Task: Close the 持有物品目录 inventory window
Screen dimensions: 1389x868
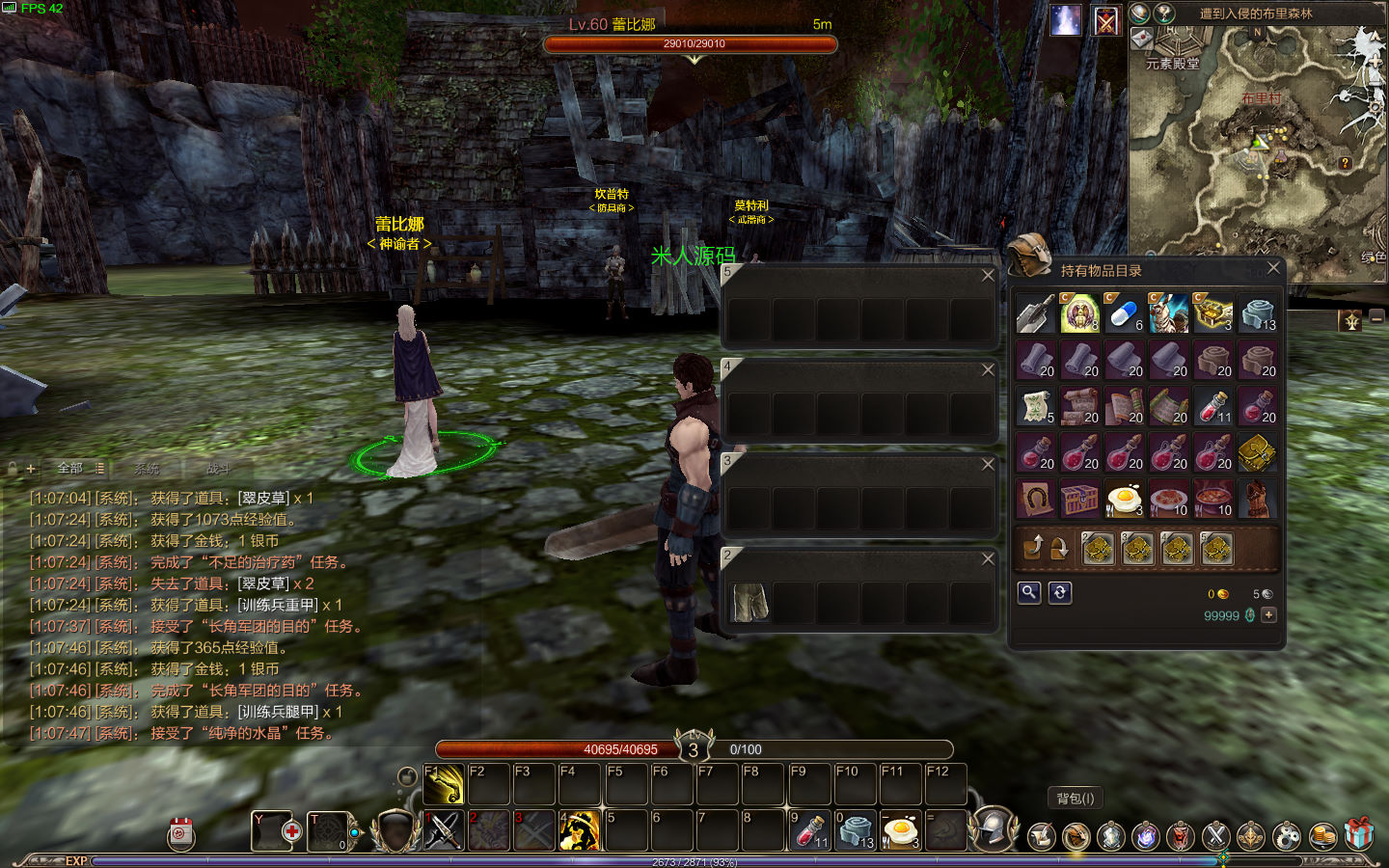Action: [1272, 268]
